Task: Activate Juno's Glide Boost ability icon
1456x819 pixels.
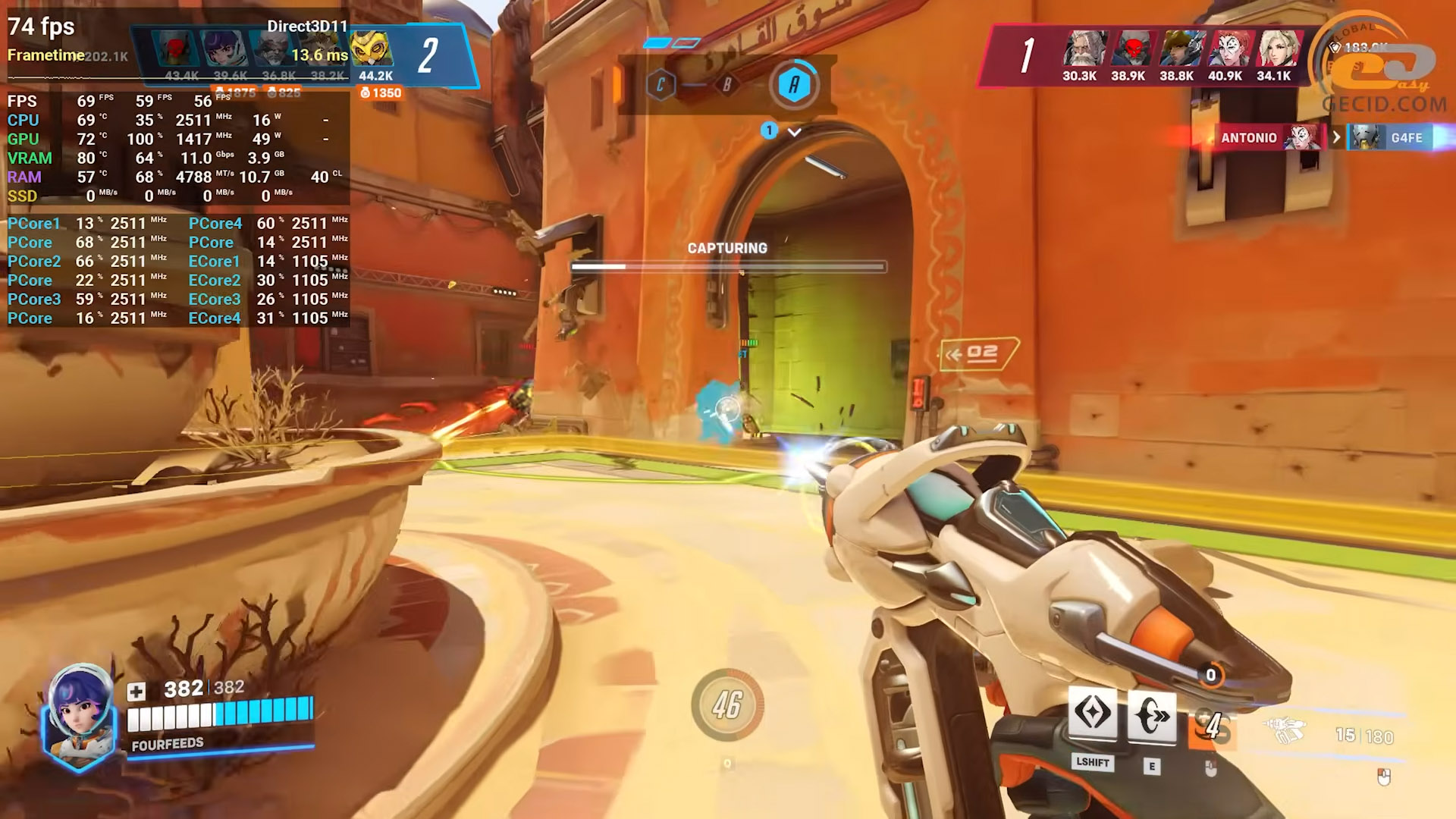Action: coord(1092,714)
